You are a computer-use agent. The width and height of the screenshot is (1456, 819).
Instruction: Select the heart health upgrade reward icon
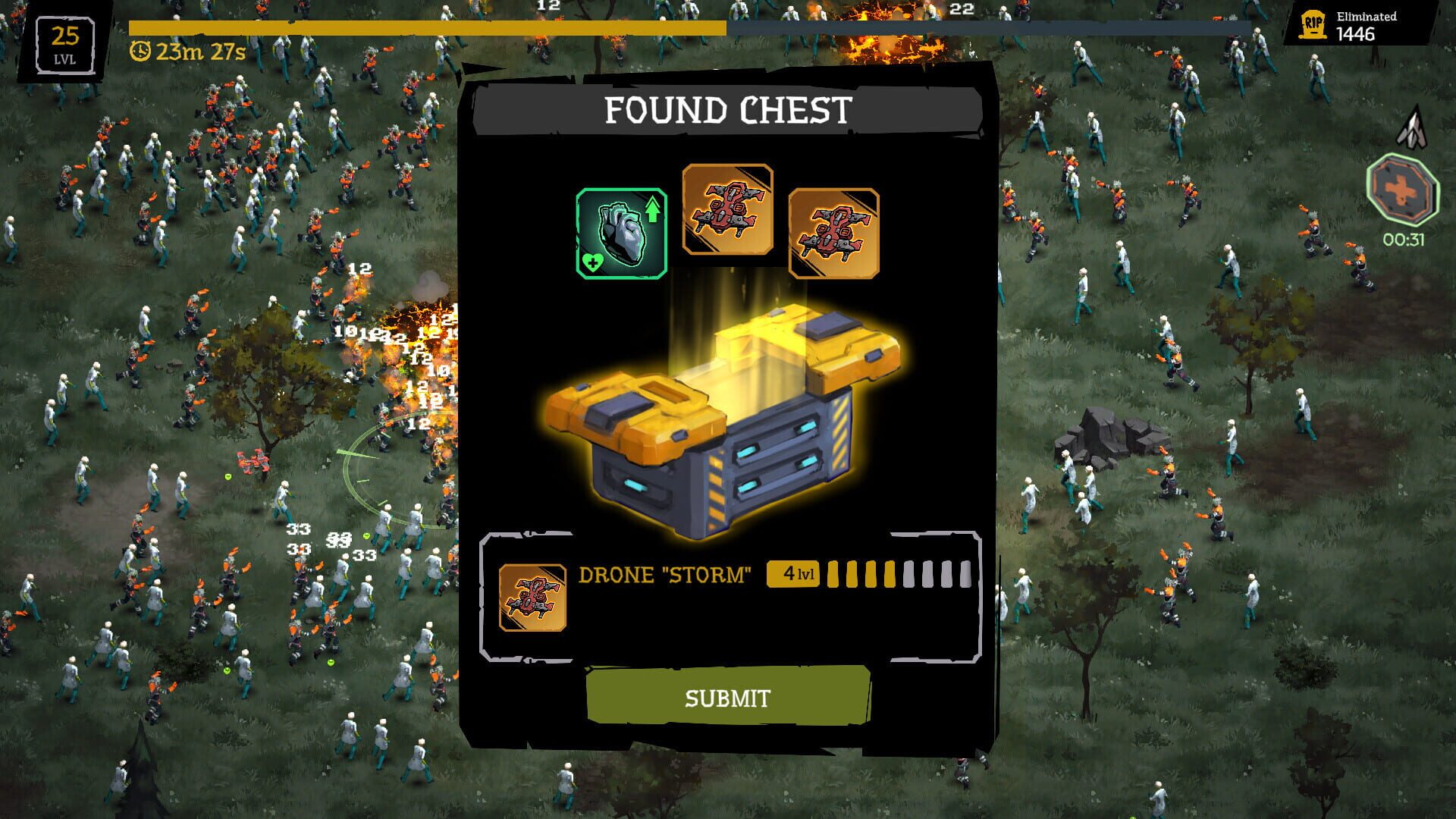click(622, 231)
